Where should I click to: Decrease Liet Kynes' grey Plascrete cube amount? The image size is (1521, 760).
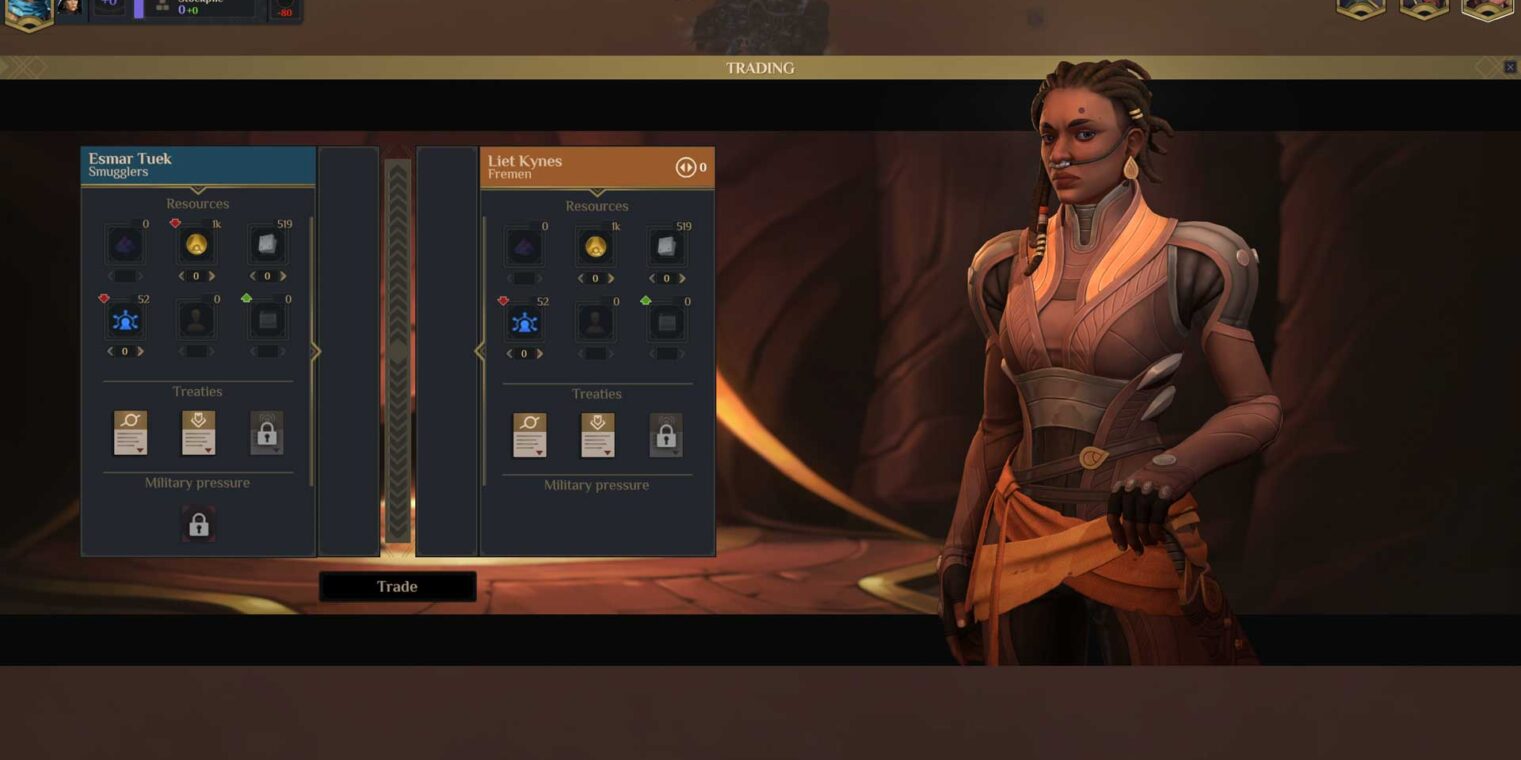[x=652, y=279]
